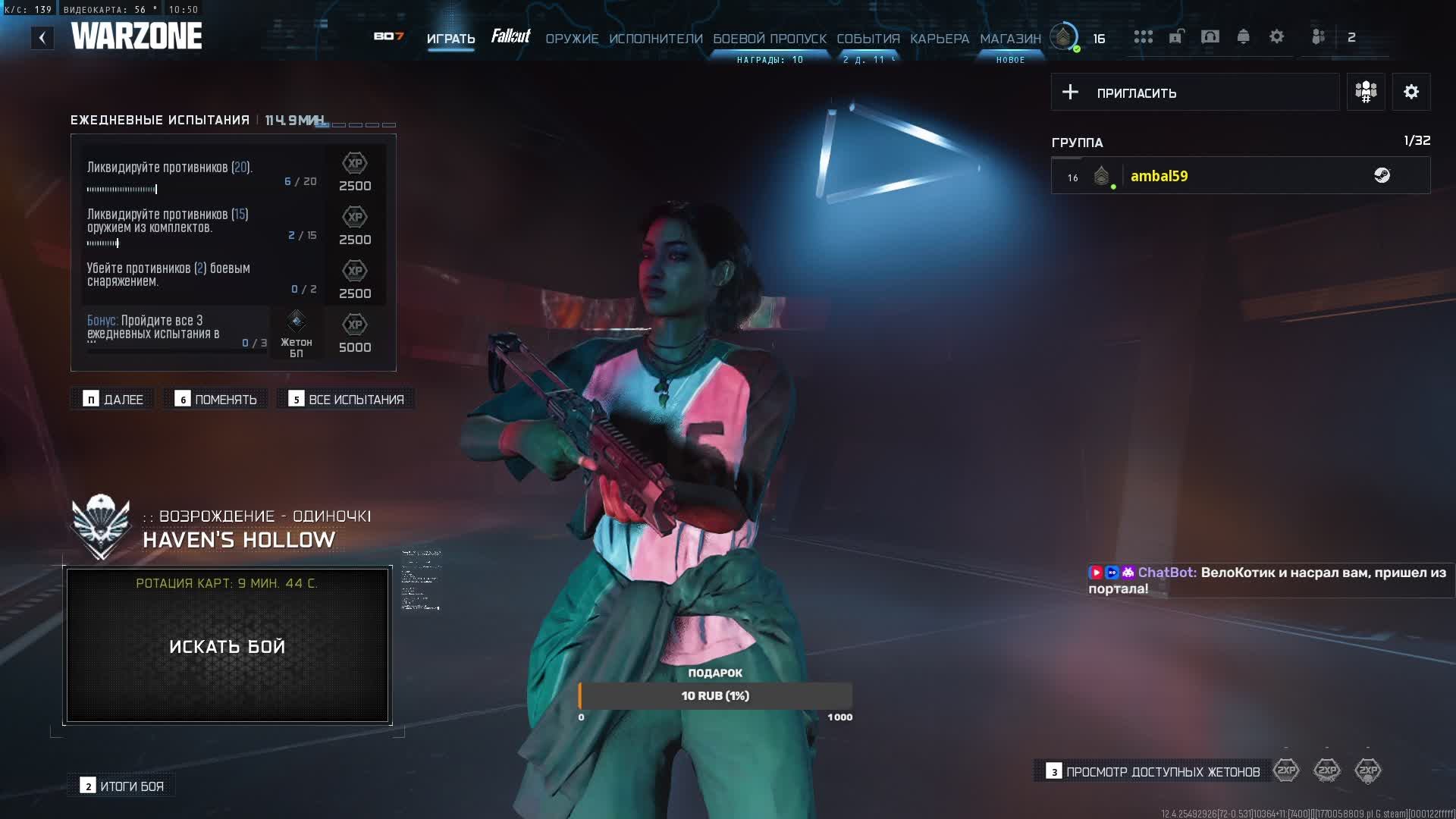Click the ДАЛЕЕ button under daily challenges
This screenshot has width=1456, height=819.
pos(113,400)
